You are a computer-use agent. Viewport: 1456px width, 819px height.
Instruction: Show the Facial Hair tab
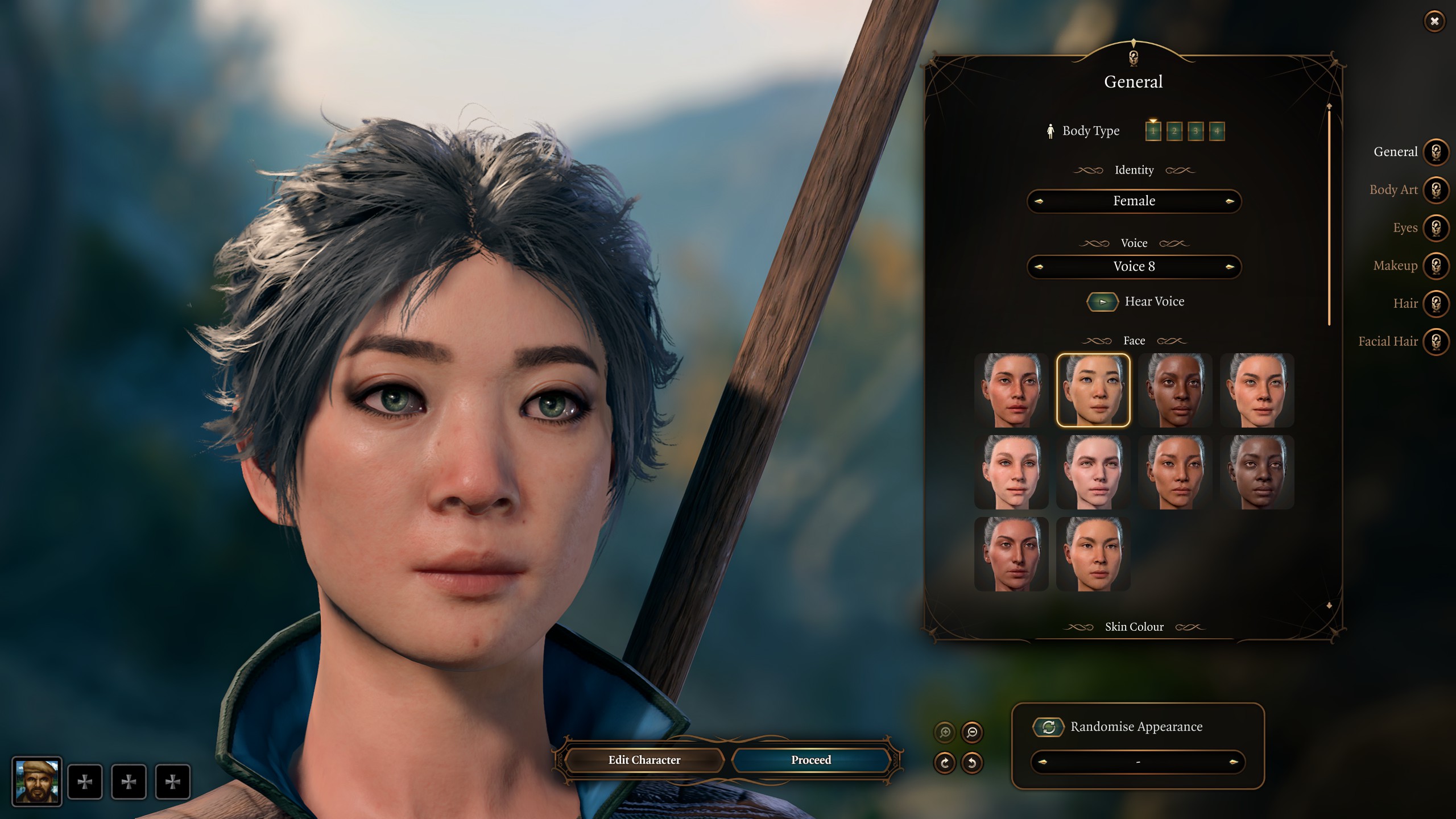pyautogui.click(x=1436, y=342)
